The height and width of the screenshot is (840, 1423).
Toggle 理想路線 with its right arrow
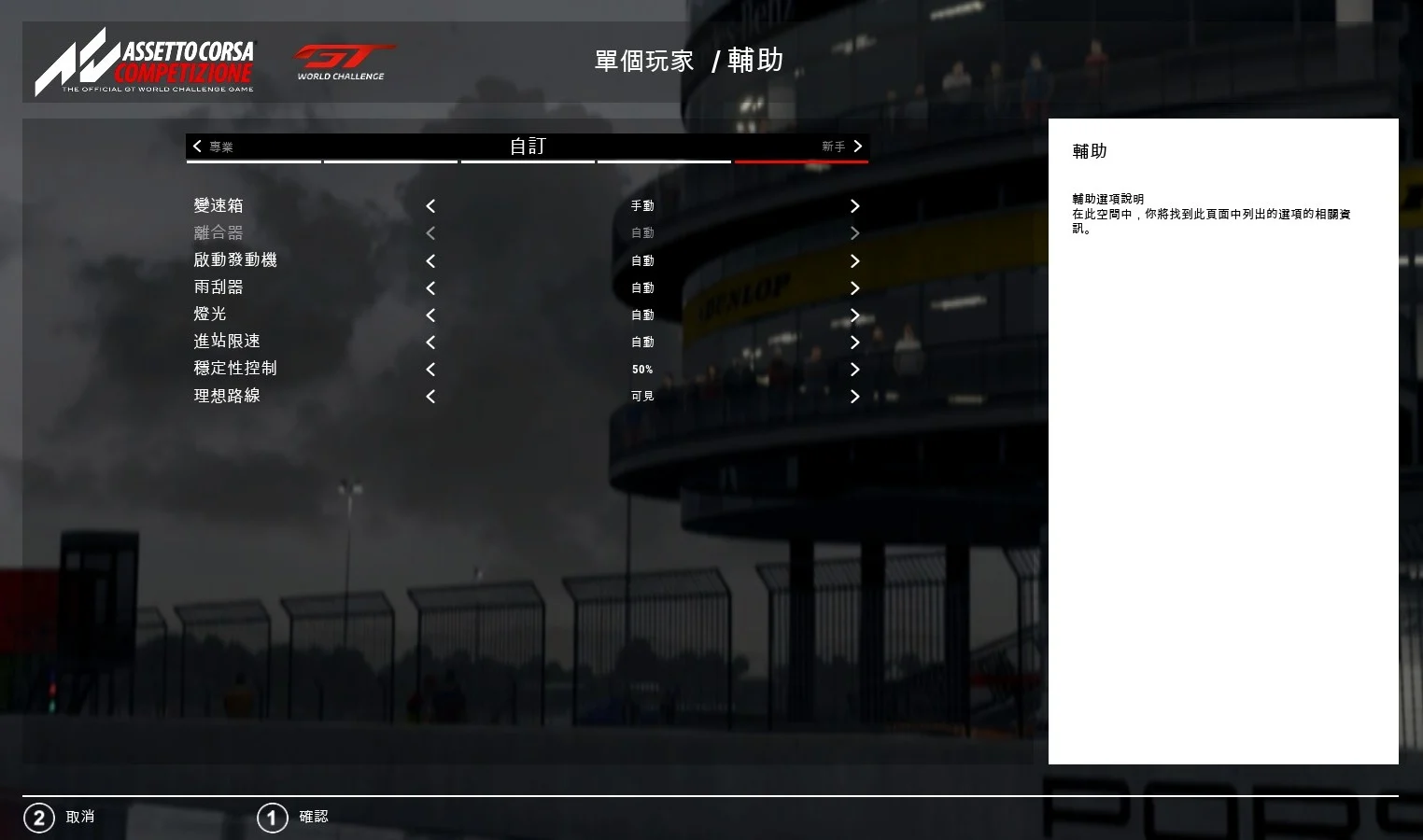[854, 397]
